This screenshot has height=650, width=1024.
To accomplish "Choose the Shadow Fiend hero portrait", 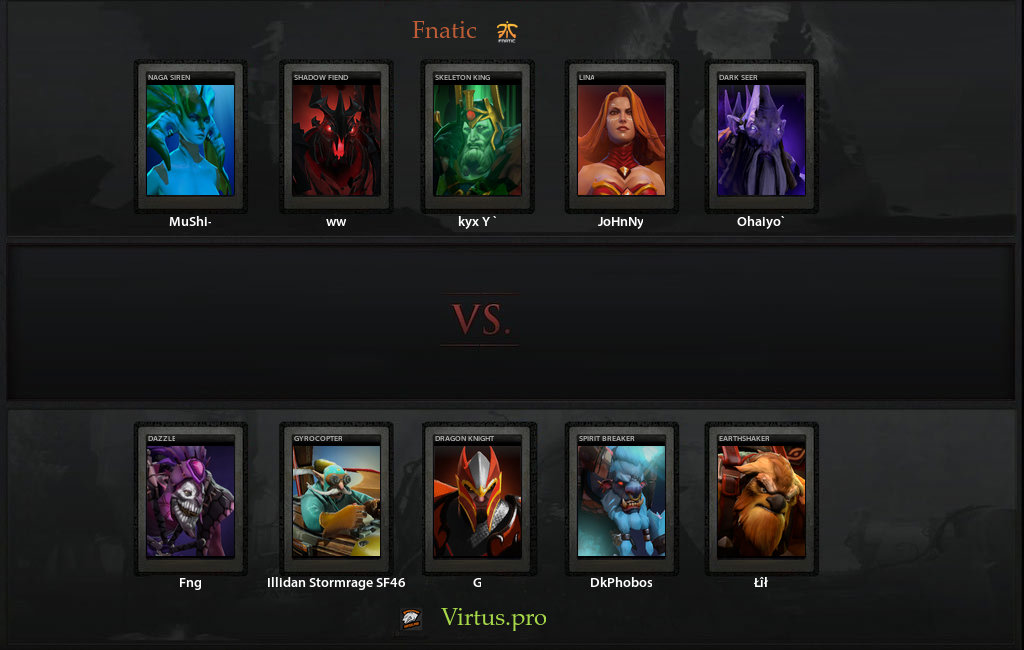I will [x=336, y=138].
